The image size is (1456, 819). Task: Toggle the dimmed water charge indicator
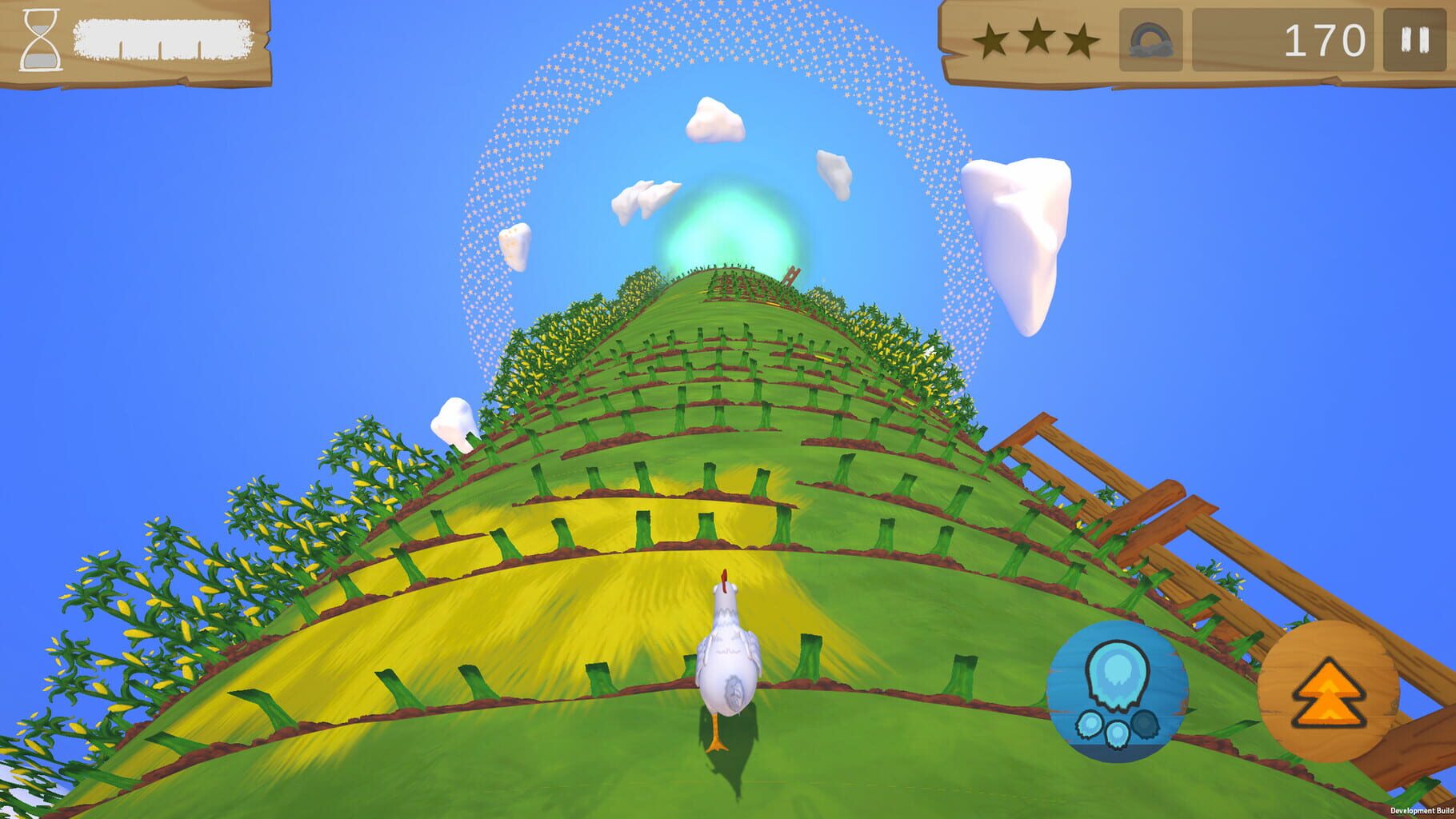pyautogui.click(x=1144, y=725)
